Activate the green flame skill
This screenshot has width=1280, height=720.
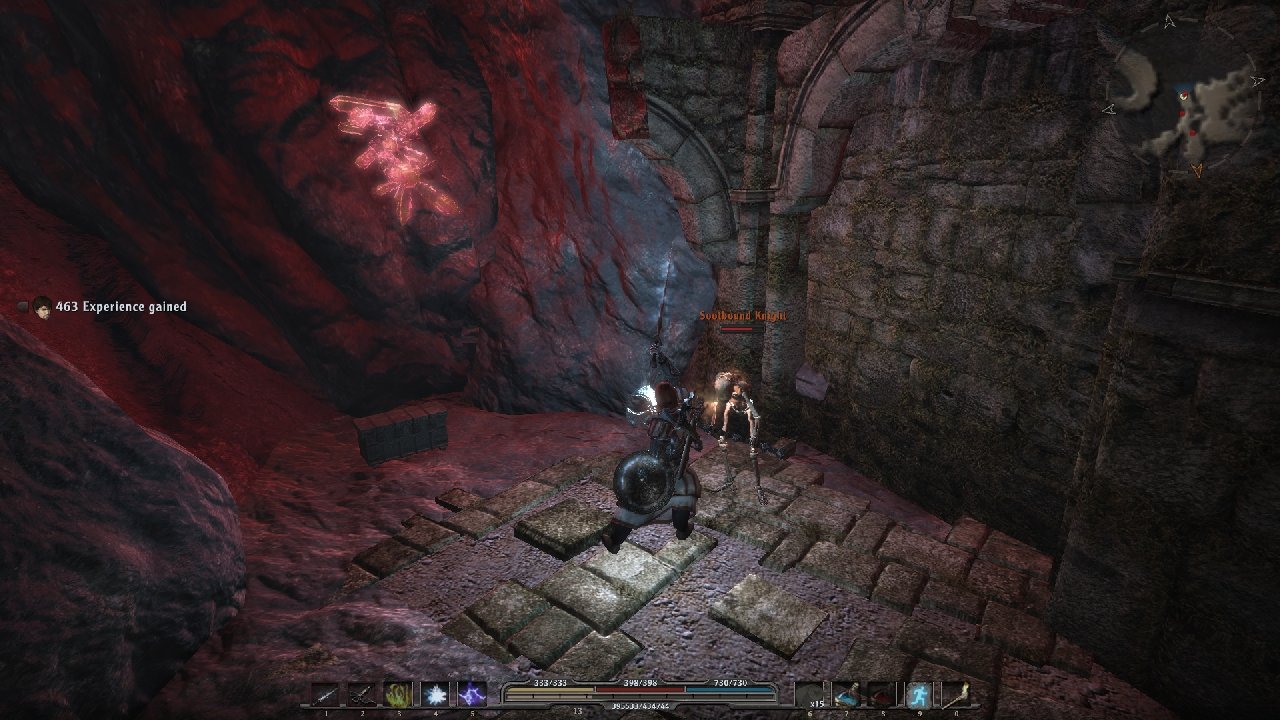point(399,694)
